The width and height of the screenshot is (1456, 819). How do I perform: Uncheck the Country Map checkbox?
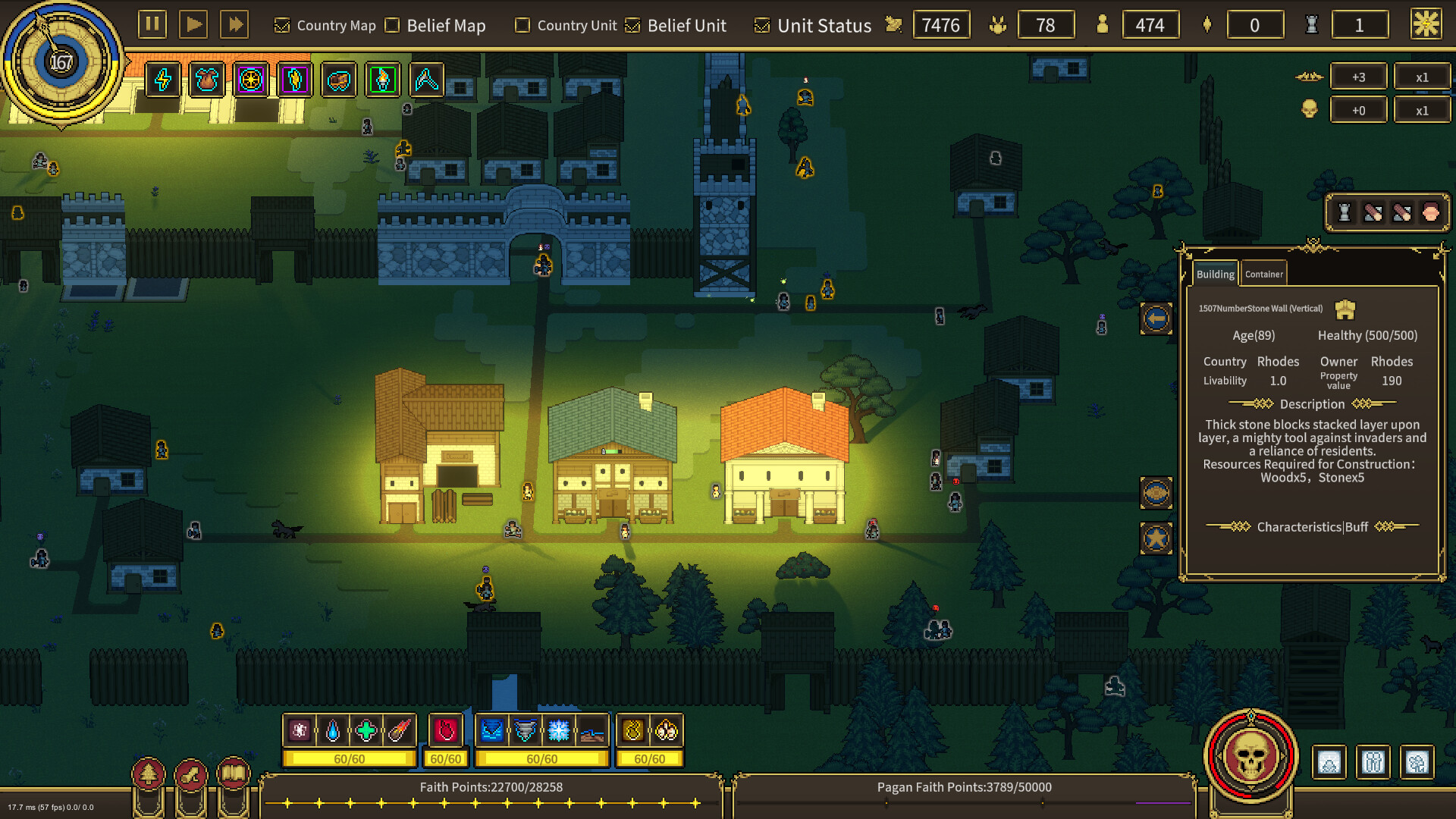[x=282, y=25]
